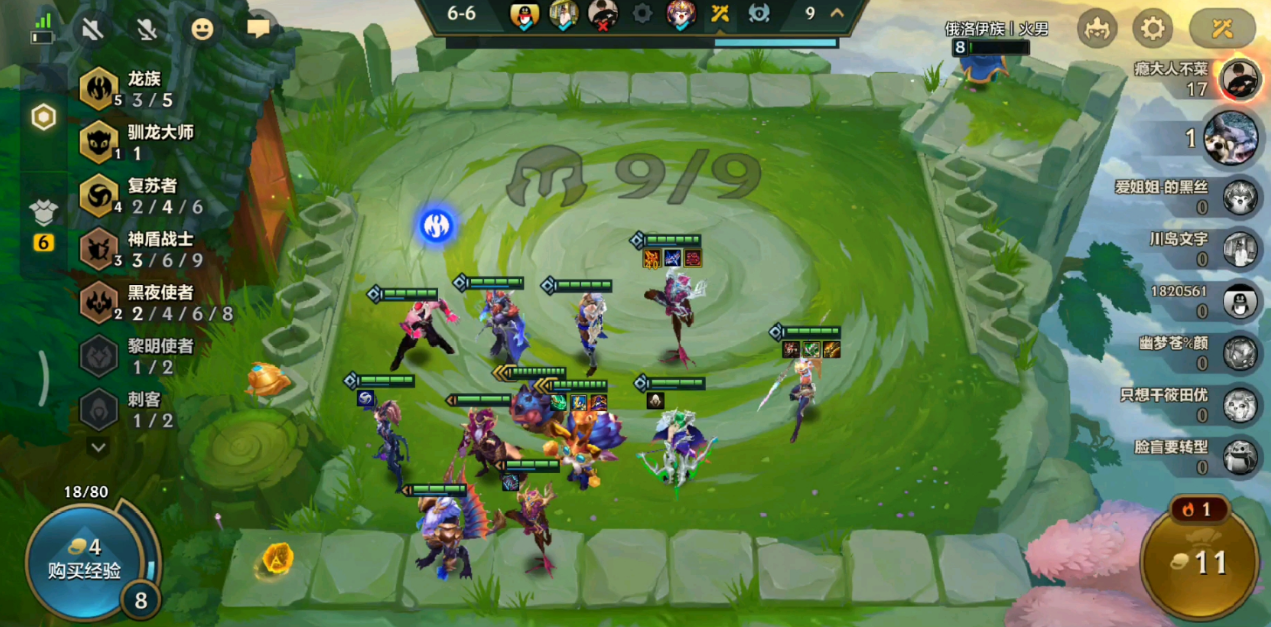This screenshot has height=627, width=1271.
Task: Click the little legend crown icon
Action: click(x=1097, y=28)
